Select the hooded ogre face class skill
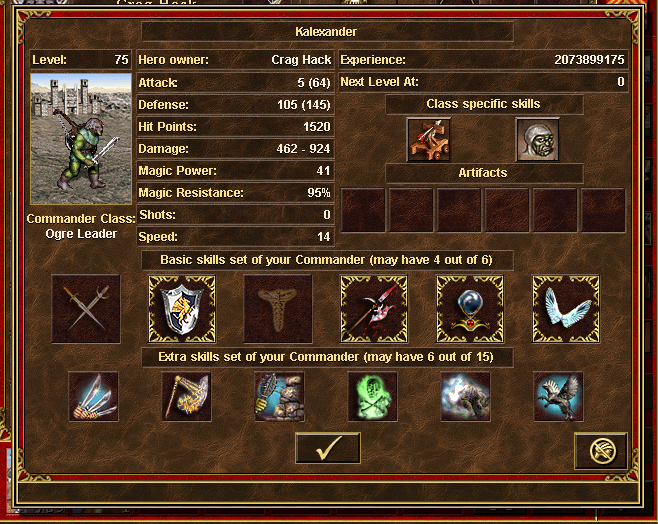658x524 pixels. point(537,139)
